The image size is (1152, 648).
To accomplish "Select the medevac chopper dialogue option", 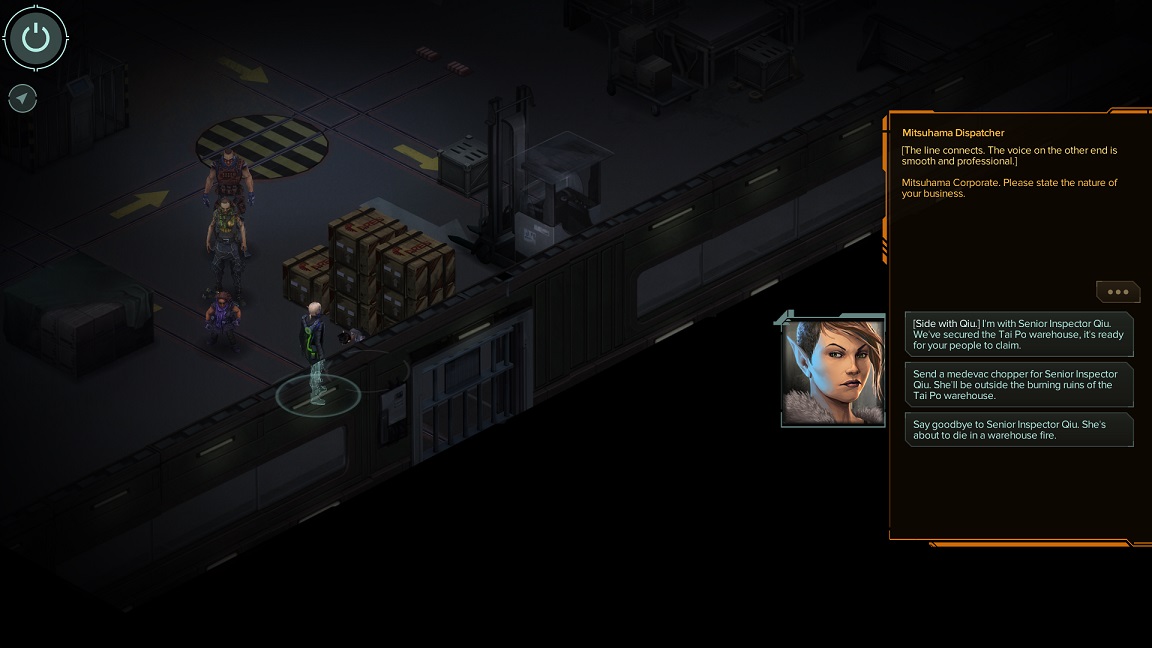I will pyautogui.click(x=1018, y=384).
